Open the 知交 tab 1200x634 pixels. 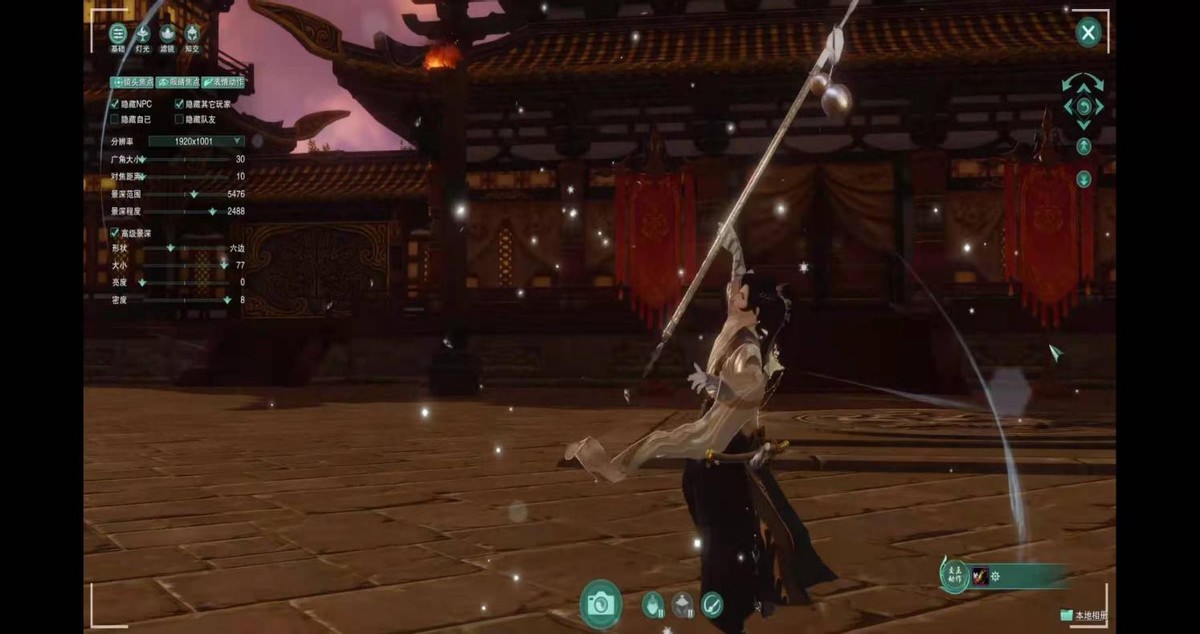pos(191,37)
